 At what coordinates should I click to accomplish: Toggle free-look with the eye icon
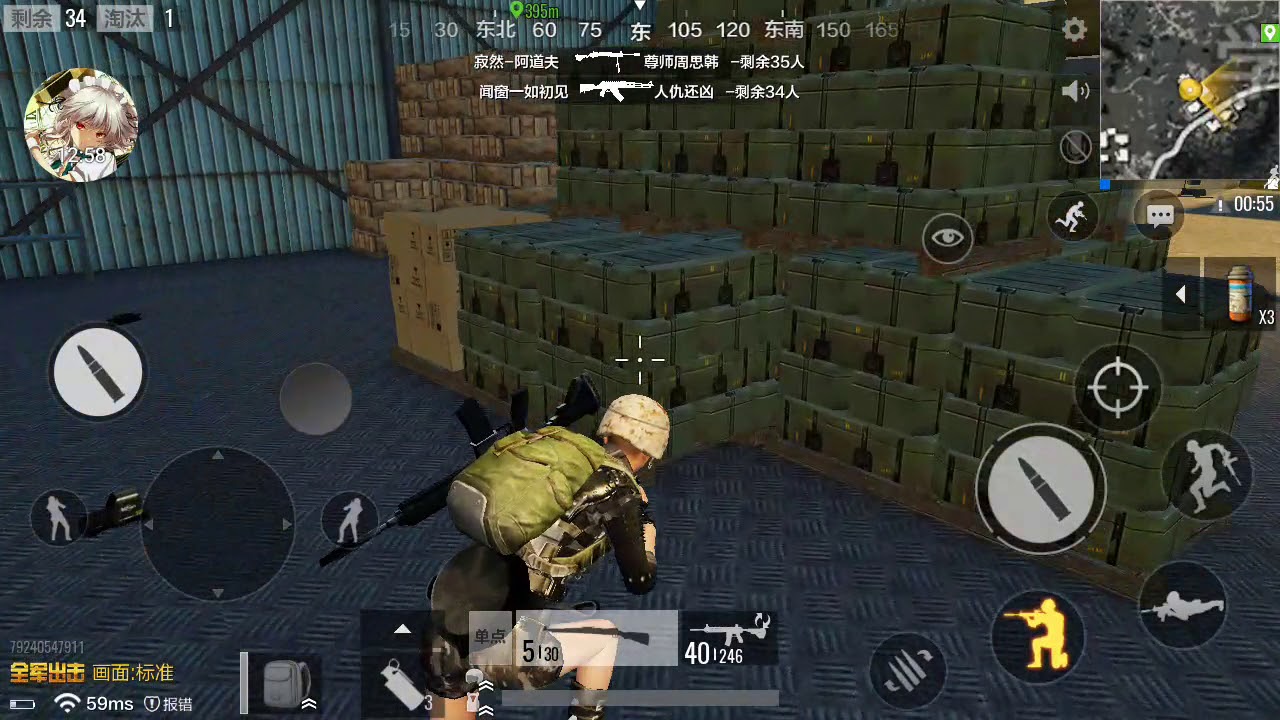pos(947,238)
